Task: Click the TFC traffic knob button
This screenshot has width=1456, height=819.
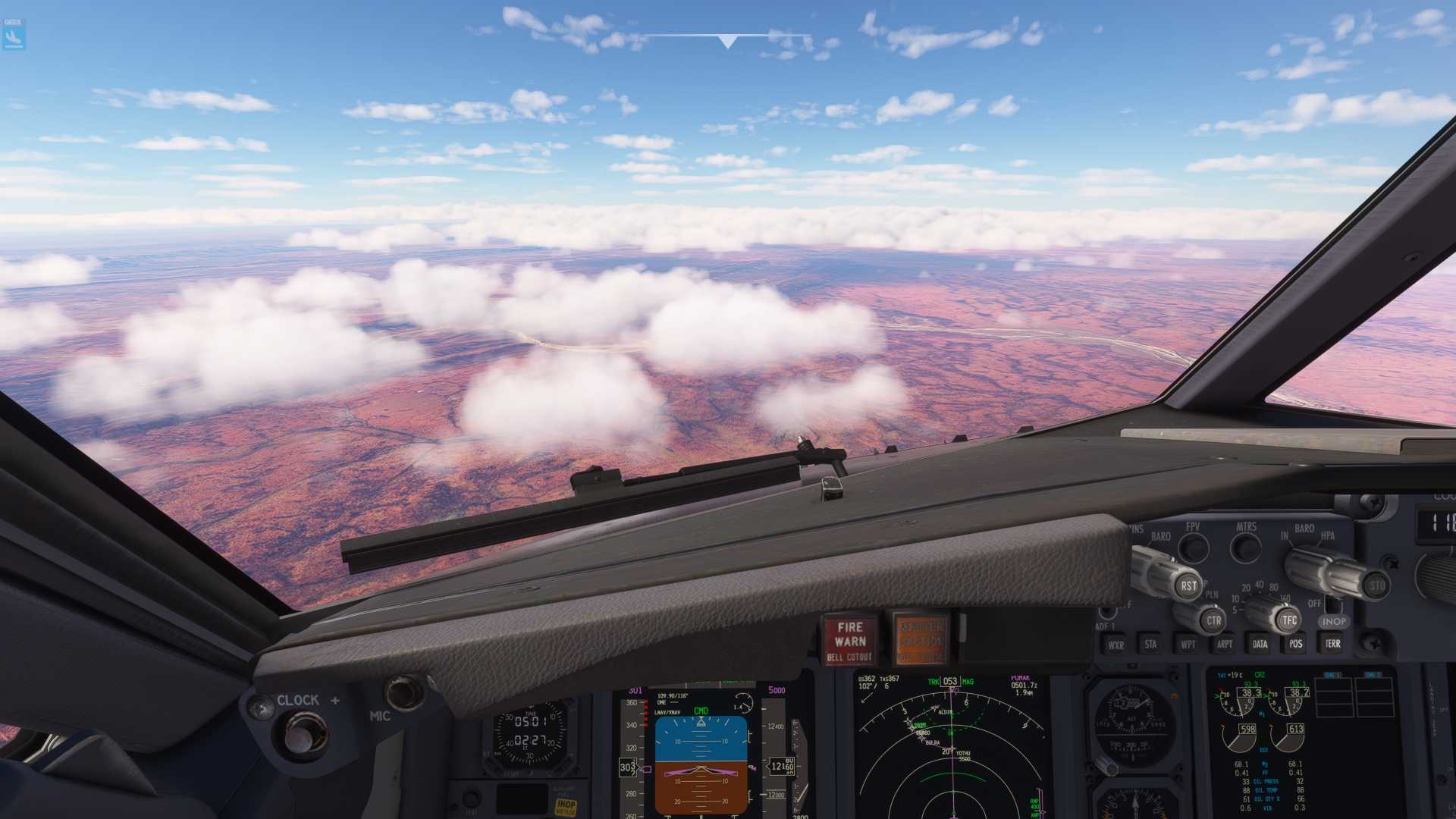Action: (1289, 620)
